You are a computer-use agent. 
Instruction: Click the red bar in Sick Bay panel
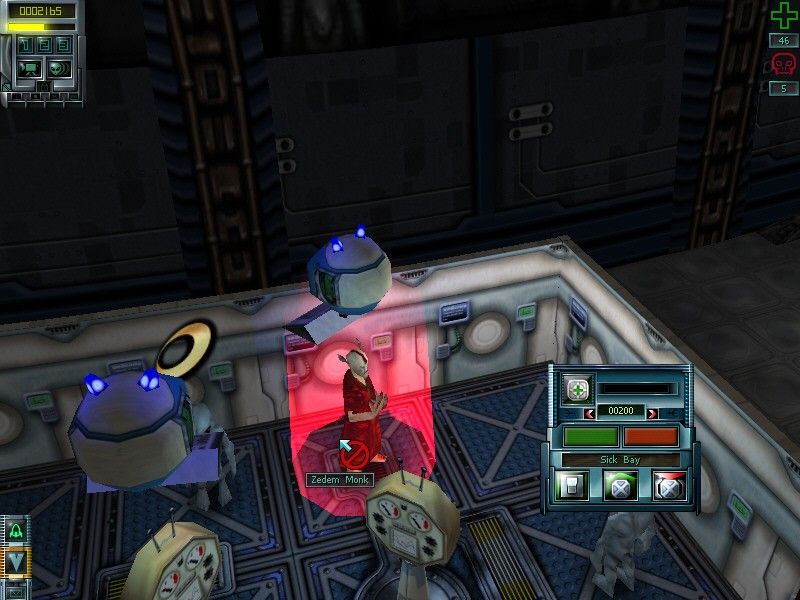tap(650, 437)
